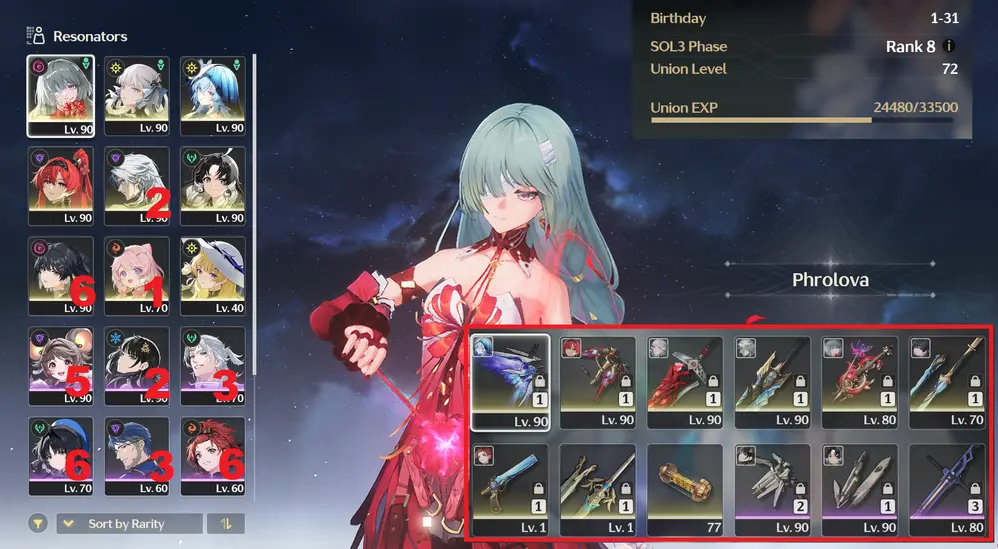998x549 pixels.
Task: Select the blonde Lv. 40 resonator with white hat
Action: click(212, 274)
